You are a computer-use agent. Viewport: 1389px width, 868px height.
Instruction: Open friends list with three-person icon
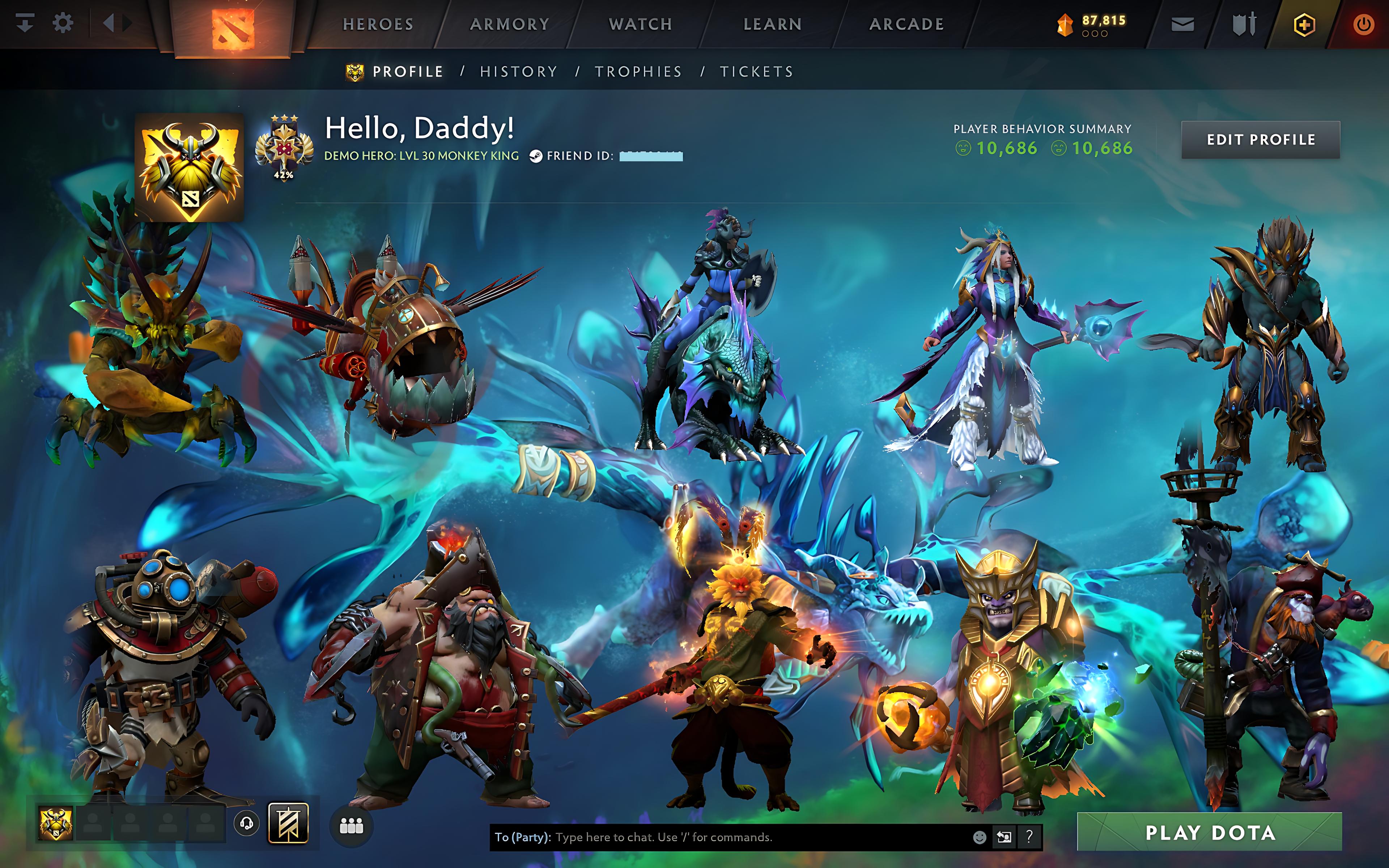[352, 824]
